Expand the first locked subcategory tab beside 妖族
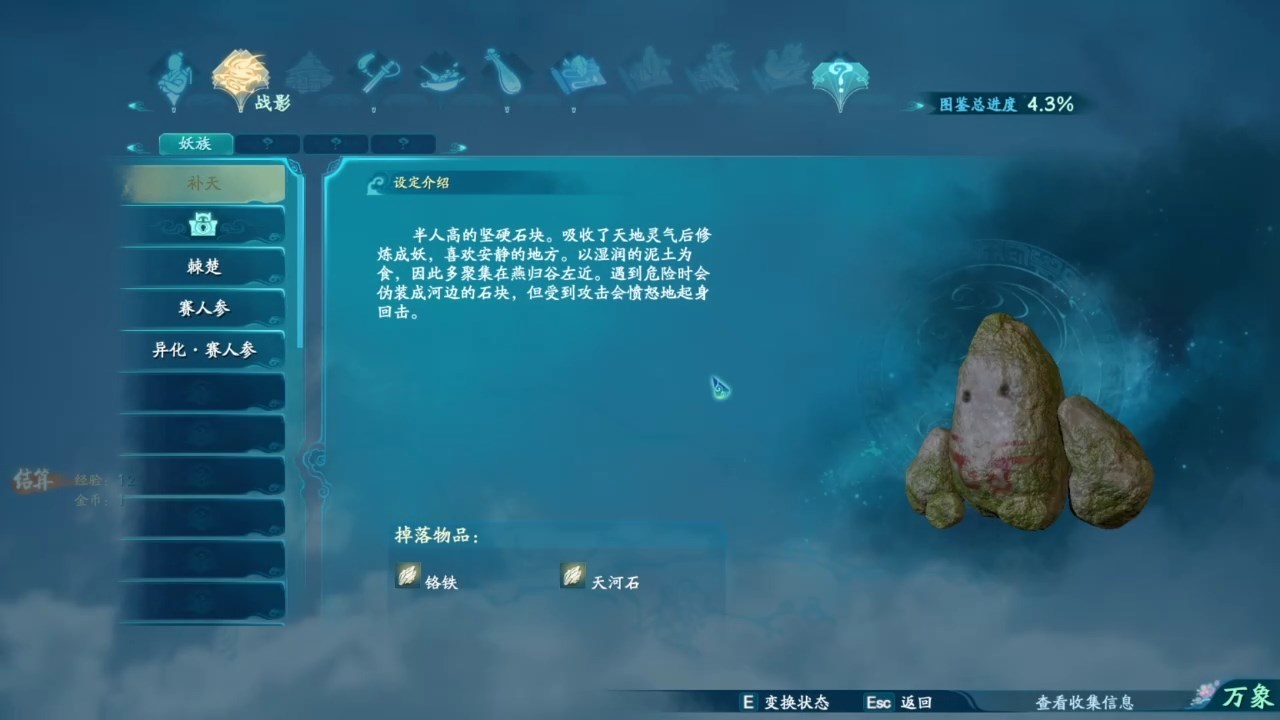The height and width of the screenshot is (720, 1280). [x=266, y=143]
